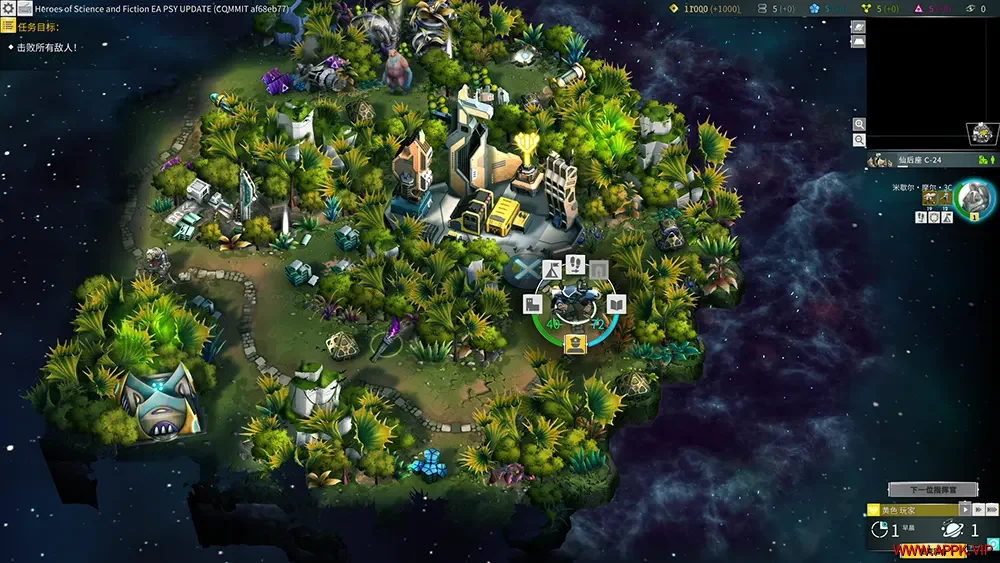Set game speed to triple fast-forward

[990, 510]
